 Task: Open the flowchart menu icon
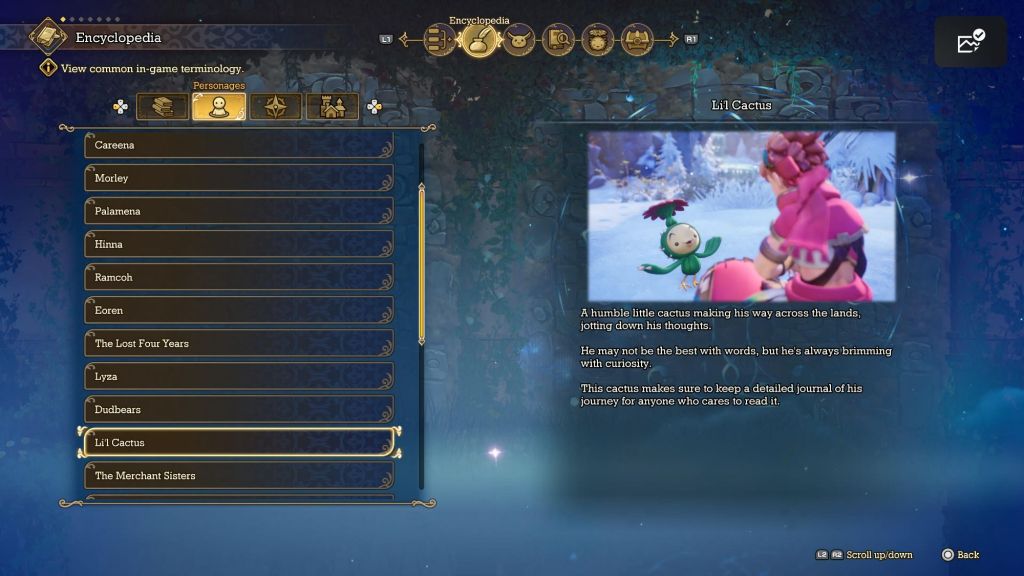pyautogui.click(x=441, y=40)
